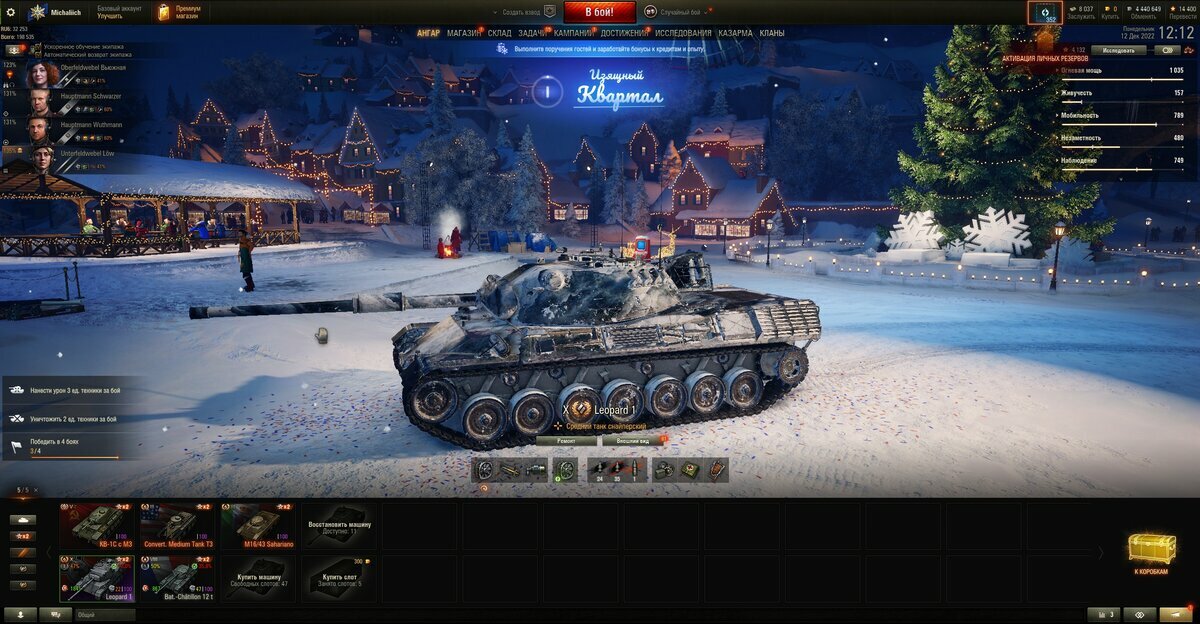This screenshot has height=624, width=1200.
Task: Switch to the СКЛАД depot tab
Action: click(x=500, y=33)
